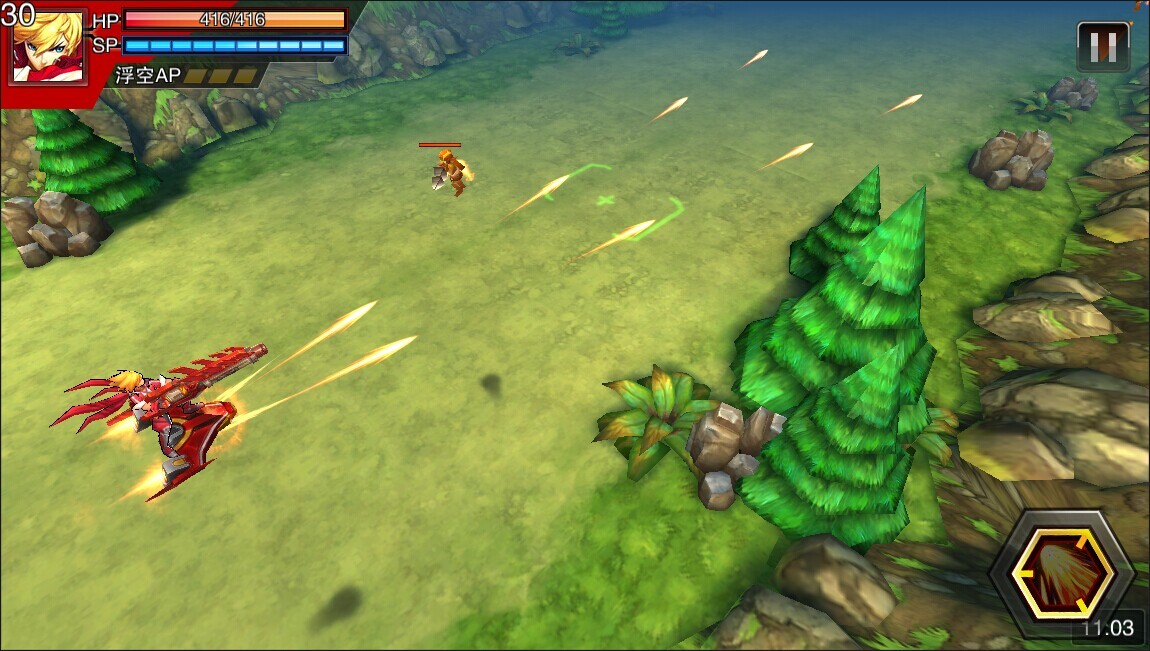Activate the hexagonal missile barrage skill
The image size is (1150, 651).
(1061, 574)
